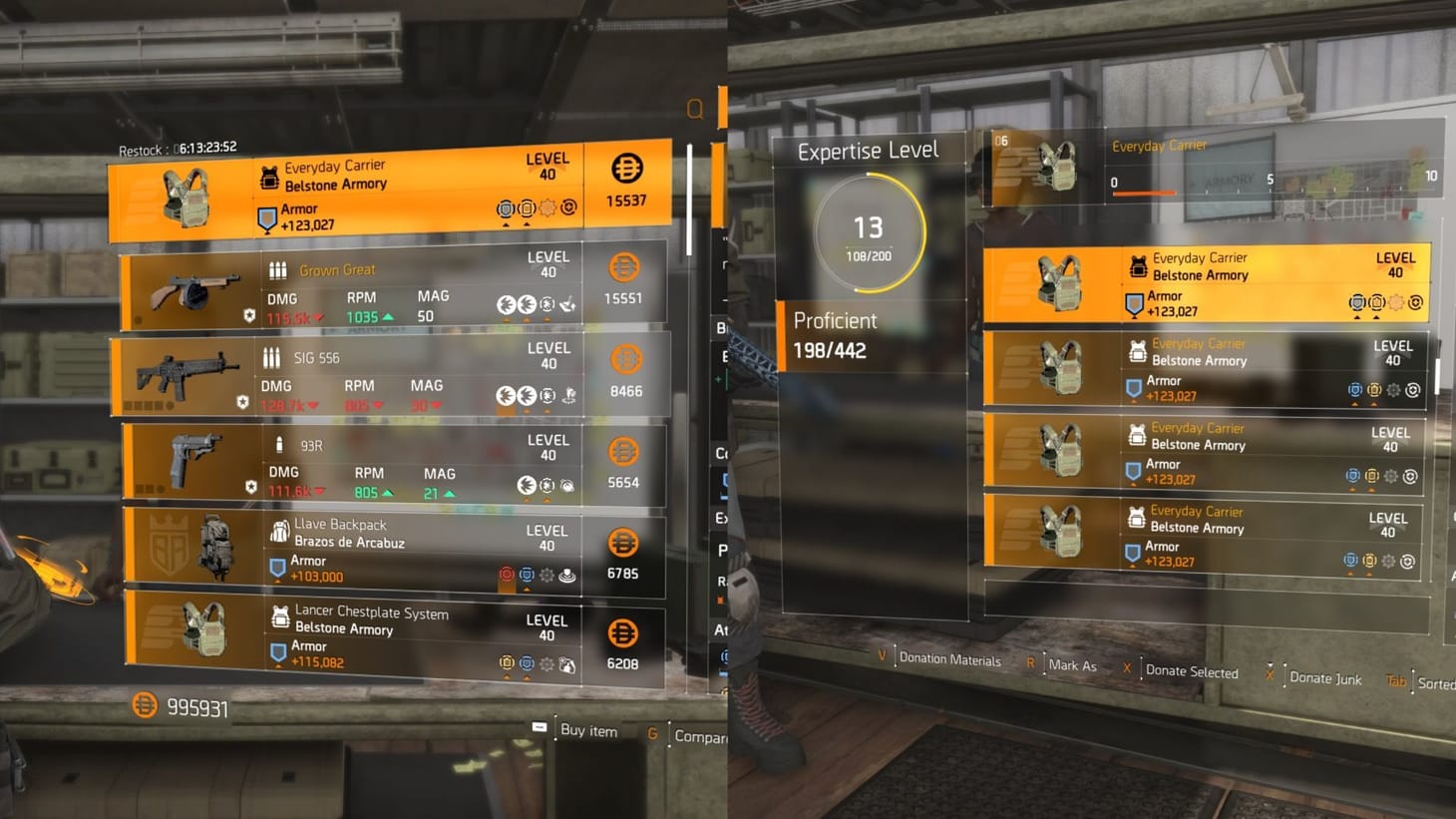Click the Buy item button
The height and width of the screenshot is (819, 1456).
(x=589, y=731)
